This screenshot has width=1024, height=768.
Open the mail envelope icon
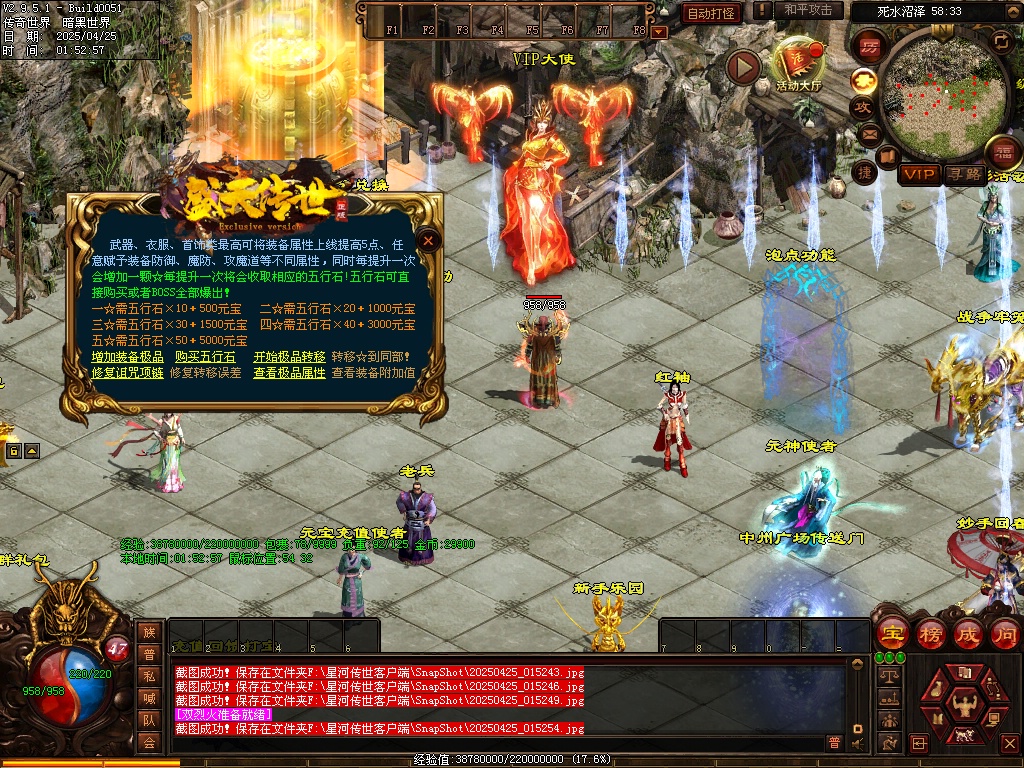tap(868, 132)
